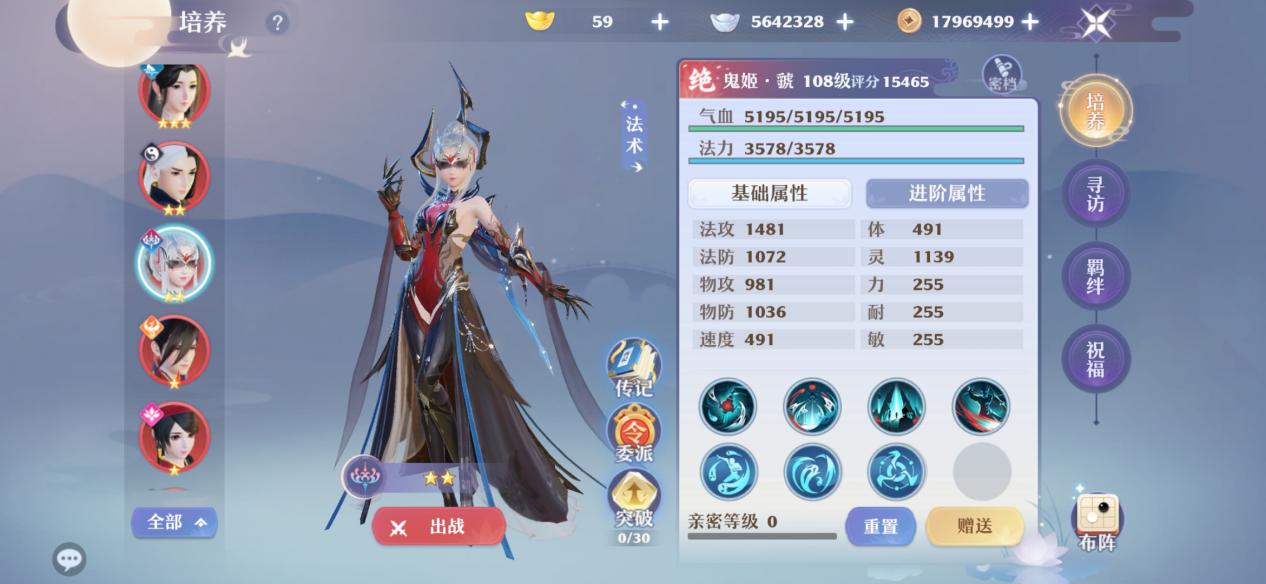Open the chat bubble icon
The image size is (1266, 584).
(x=69, y=558)
